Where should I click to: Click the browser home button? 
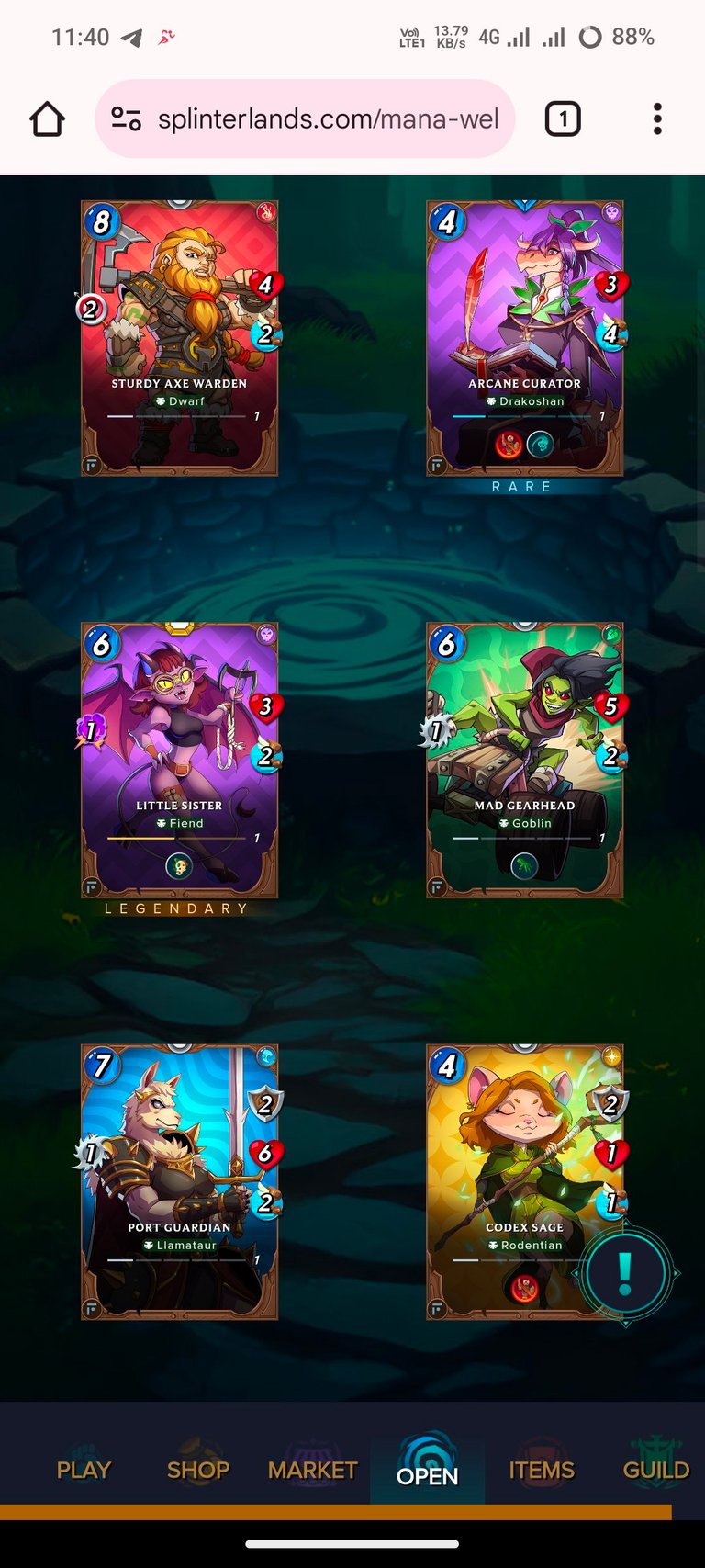point(48,119)
